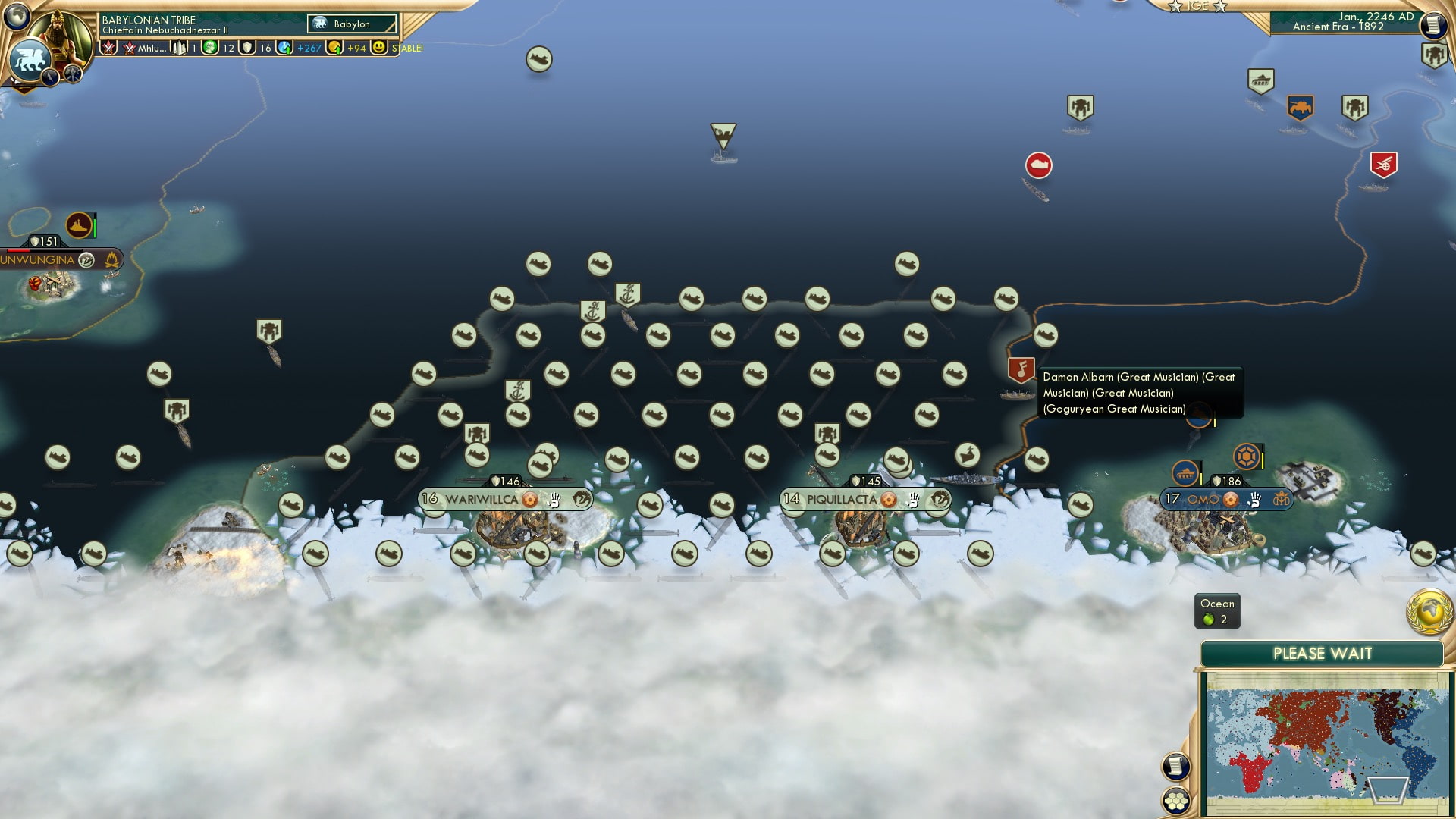Screen dimensions: 1456x819
Task: Click the production gear on Wariwillca's banner
Action: [529, 500]
